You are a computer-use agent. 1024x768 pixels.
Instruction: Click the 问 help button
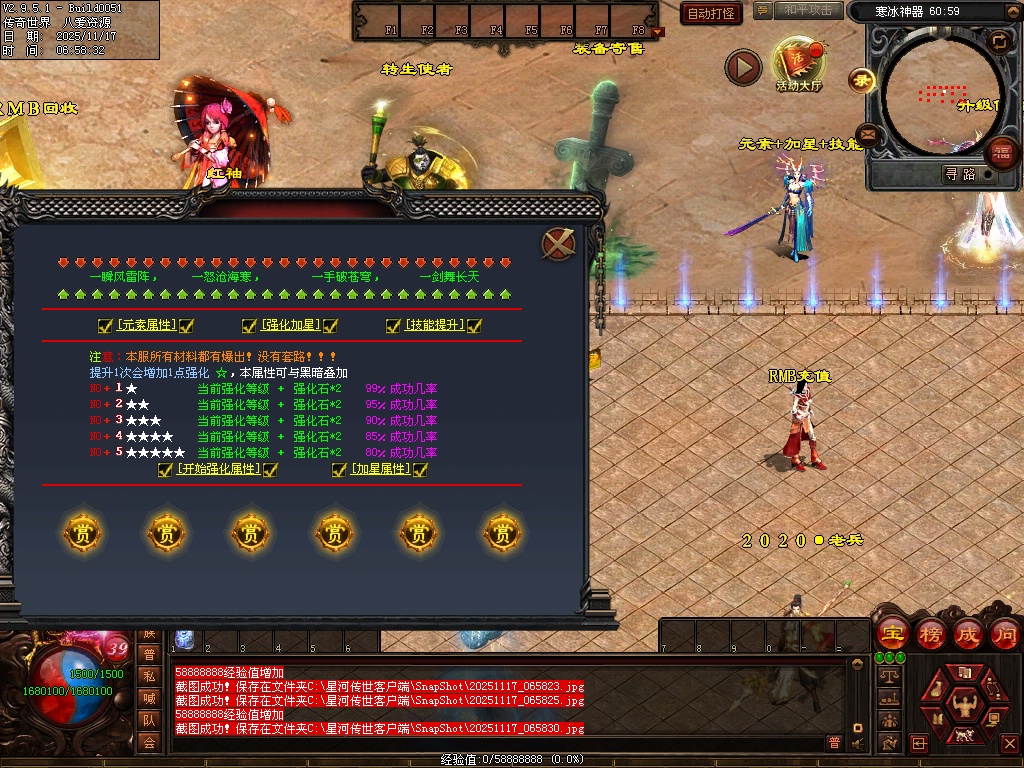[x=1005, y=634]
